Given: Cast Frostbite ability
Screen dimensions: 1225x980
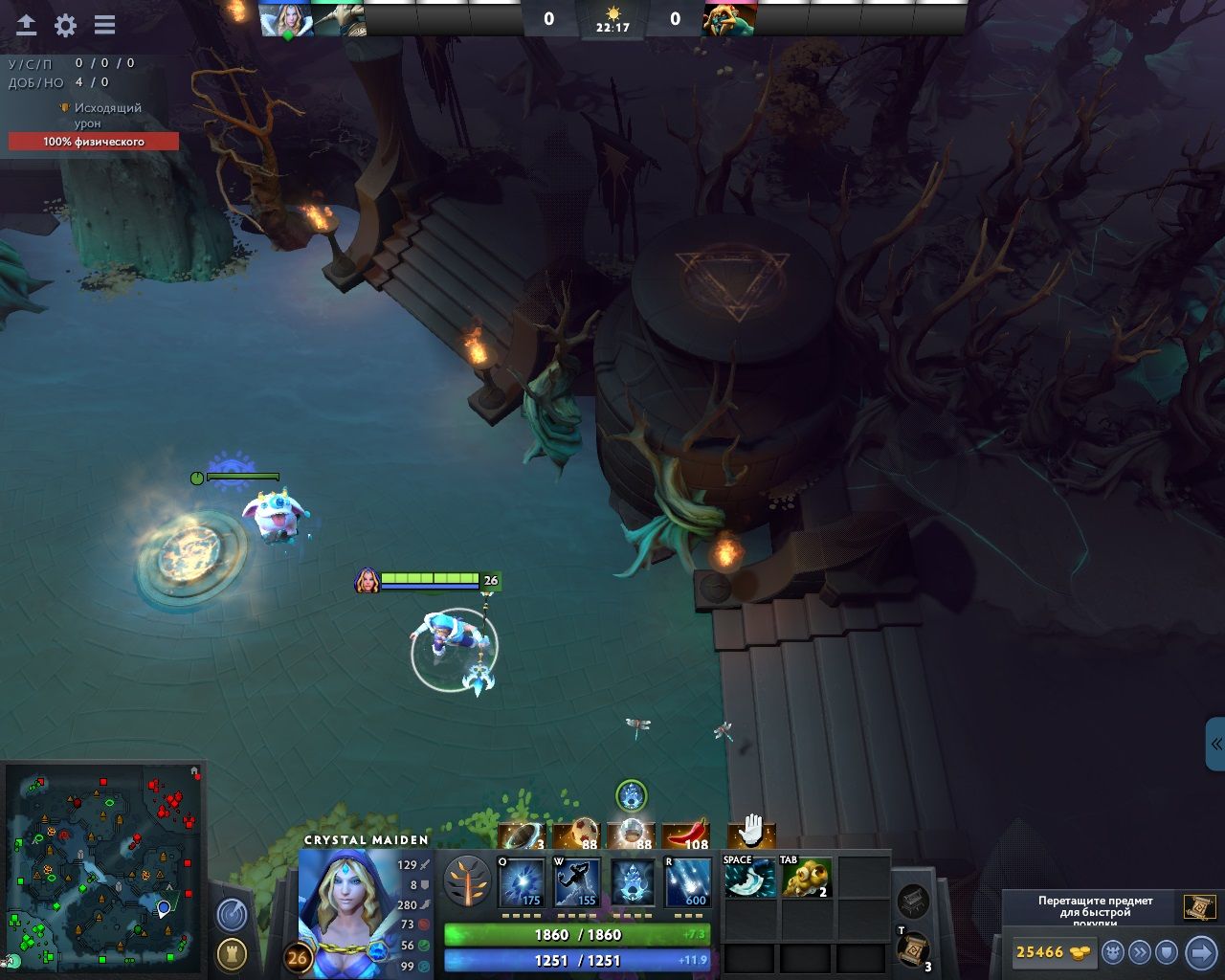Looking at the screenshot, I should point(577,882).
